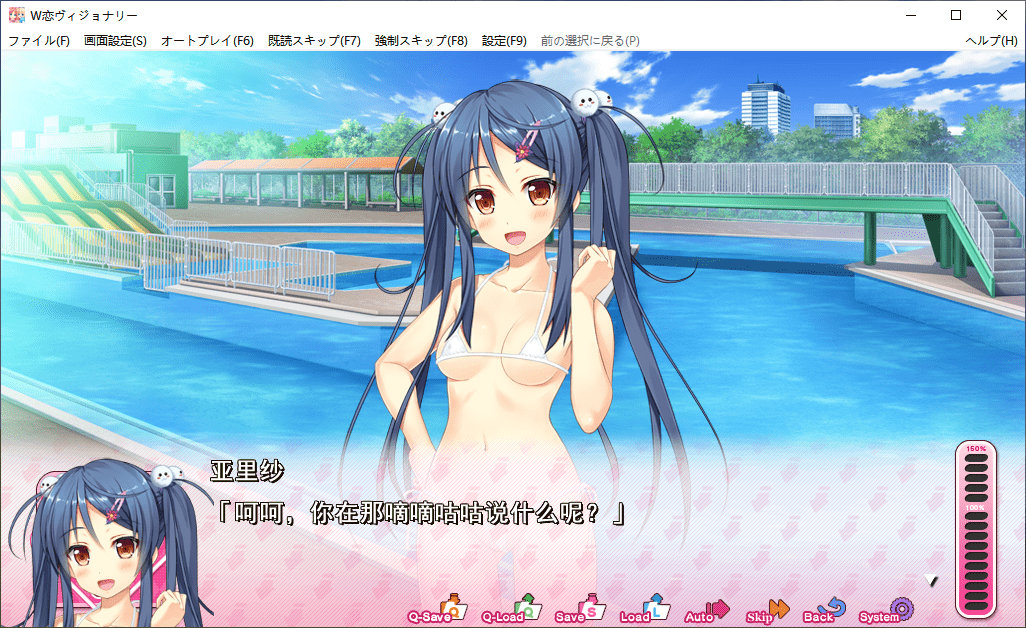Quick save with Q-Save button
Image resolution: width=1026 pixels, height=628 pixels.
(x=438, y=611)
